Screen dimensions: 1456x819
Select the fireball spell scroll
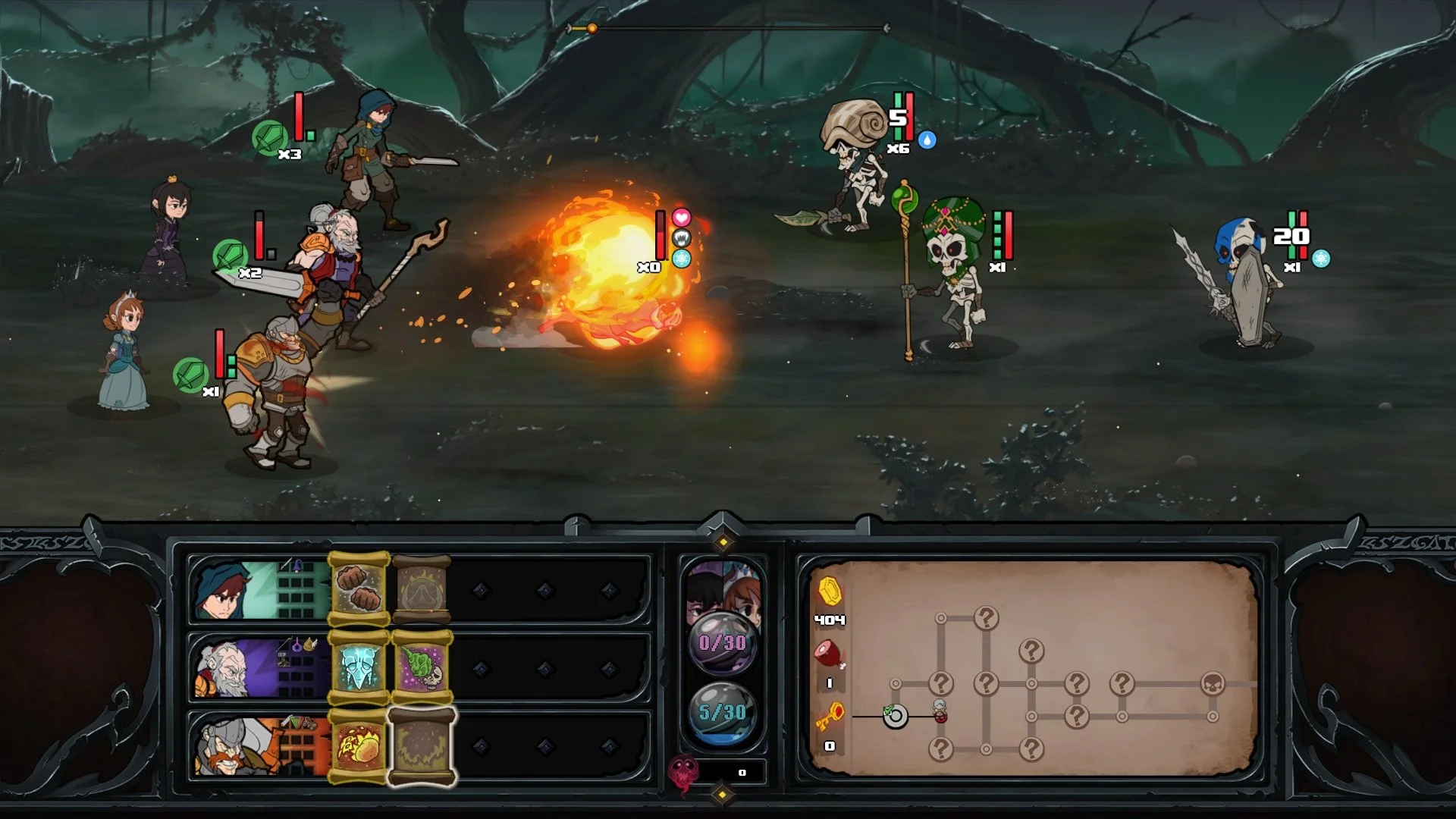click(x=356, y=747)
